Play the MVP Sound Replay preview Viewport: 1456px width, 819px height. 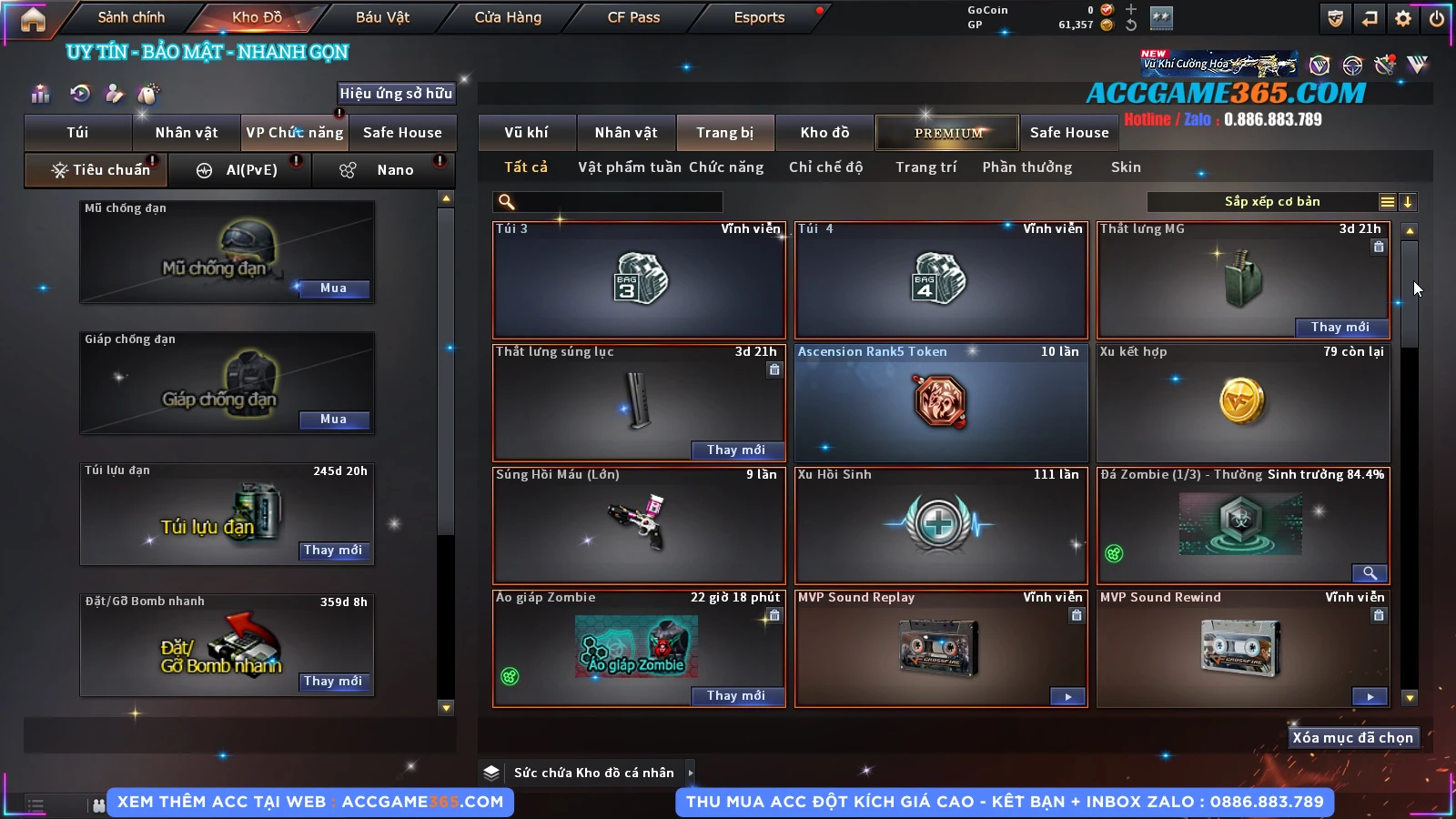[x=1067, y=697]
